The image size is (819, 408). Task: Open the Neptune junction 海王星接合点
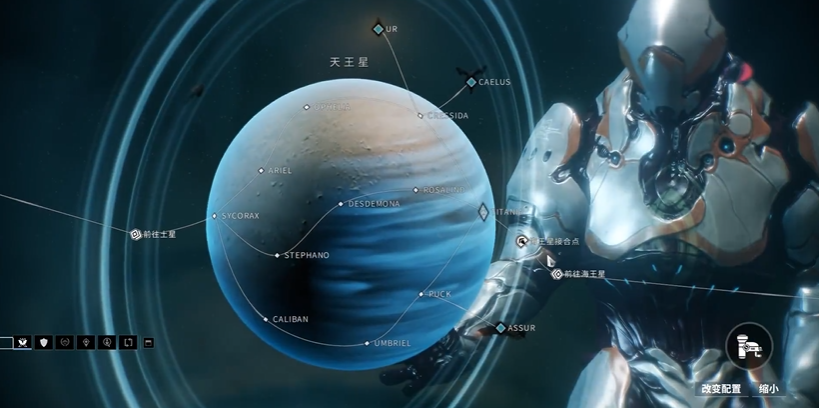522,241
